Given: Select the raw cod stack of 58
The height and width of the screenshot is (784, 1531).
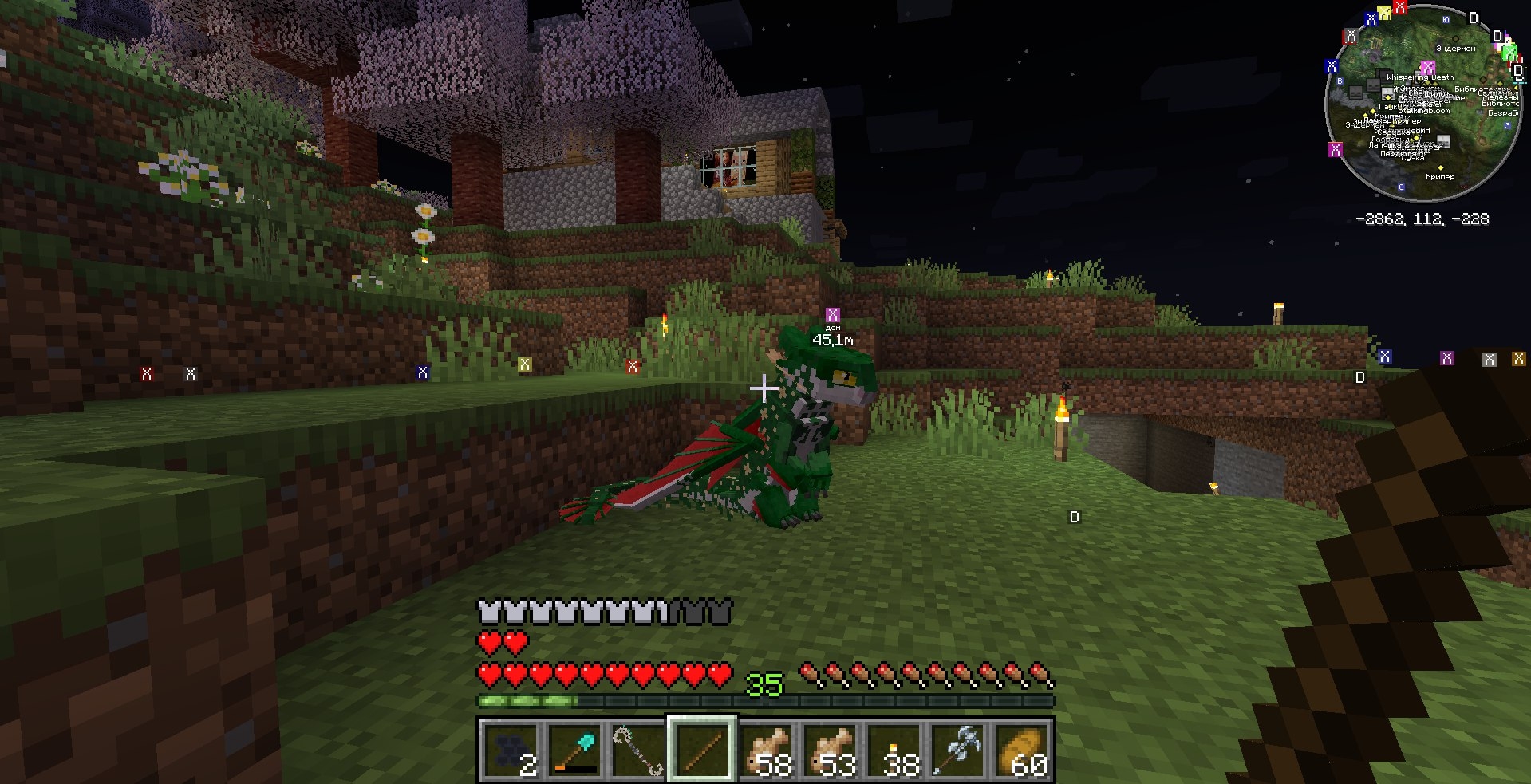Looking at the screenshot, I should (x=766, y=750).
